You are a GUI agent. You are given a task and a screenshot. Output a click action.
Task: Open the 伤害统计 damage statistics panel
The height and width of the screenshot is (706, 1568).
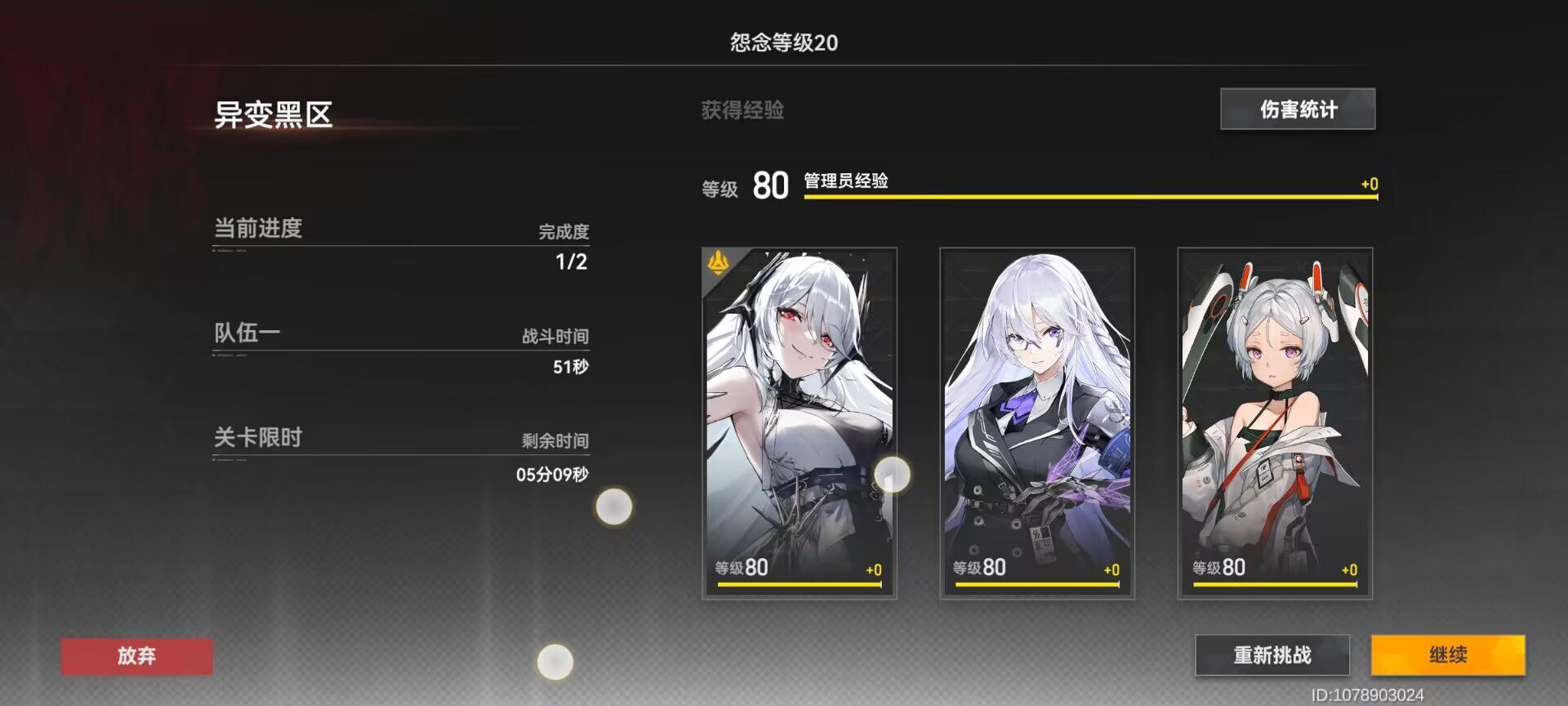pos(1297,109)
